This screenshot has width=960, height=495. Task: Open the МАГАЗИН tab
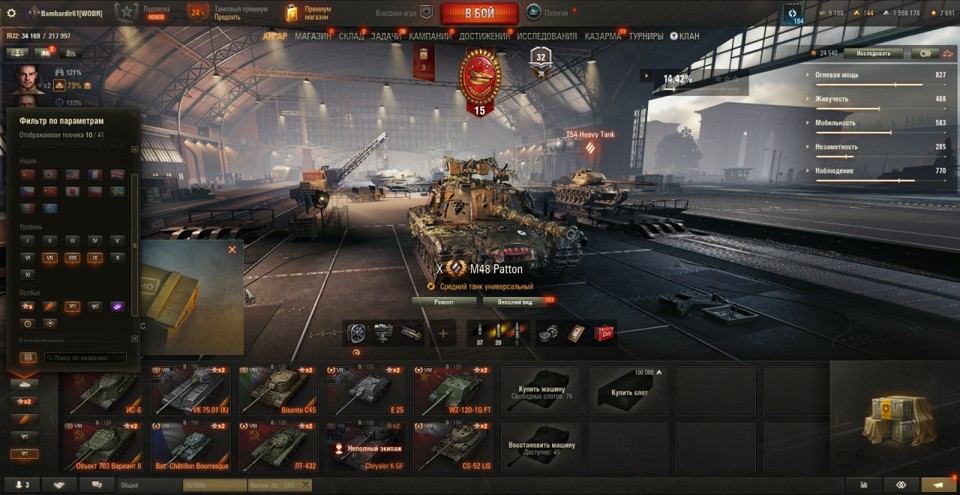tap(313, 36)
